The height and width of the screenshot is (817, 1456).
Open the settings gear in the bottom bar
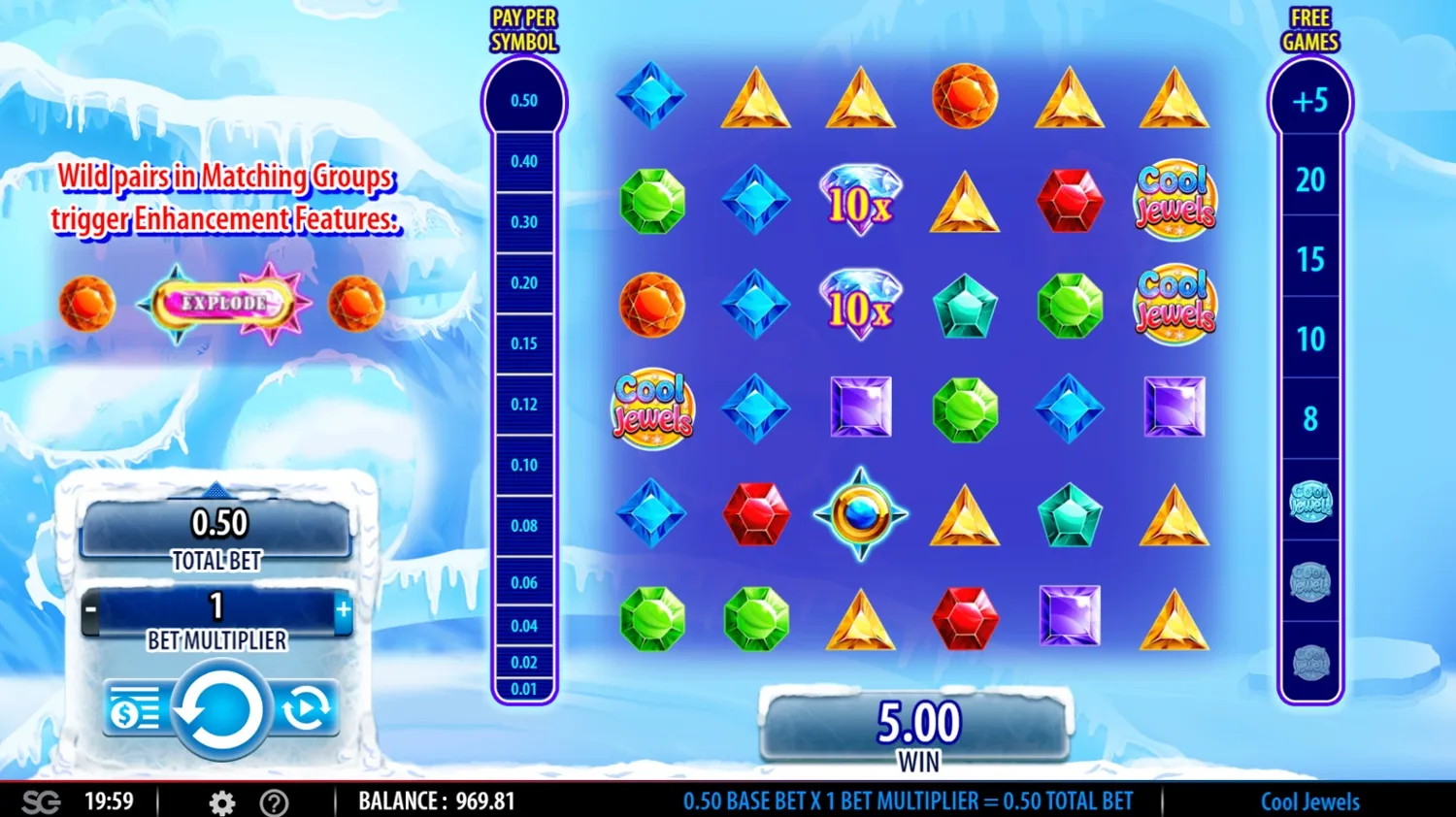[220, 801]
